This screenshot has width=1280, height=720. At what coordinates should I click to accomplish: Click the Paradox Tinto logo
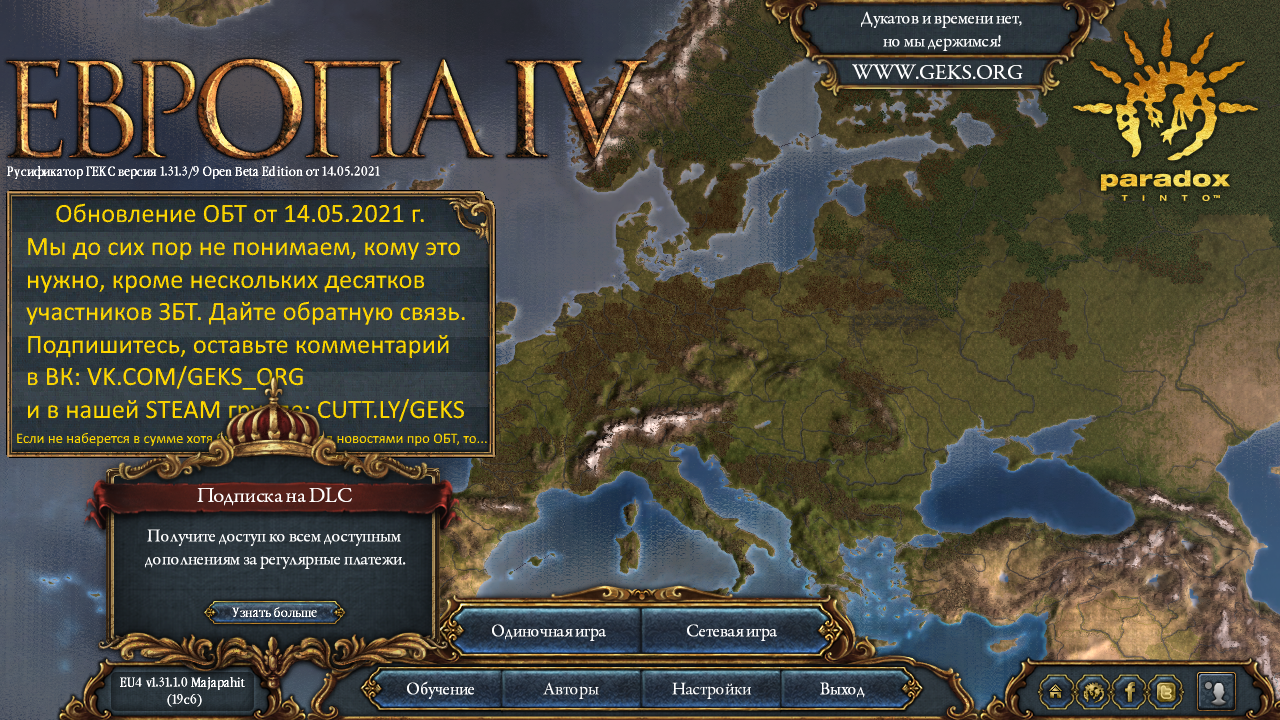[x=1165, y=112]
